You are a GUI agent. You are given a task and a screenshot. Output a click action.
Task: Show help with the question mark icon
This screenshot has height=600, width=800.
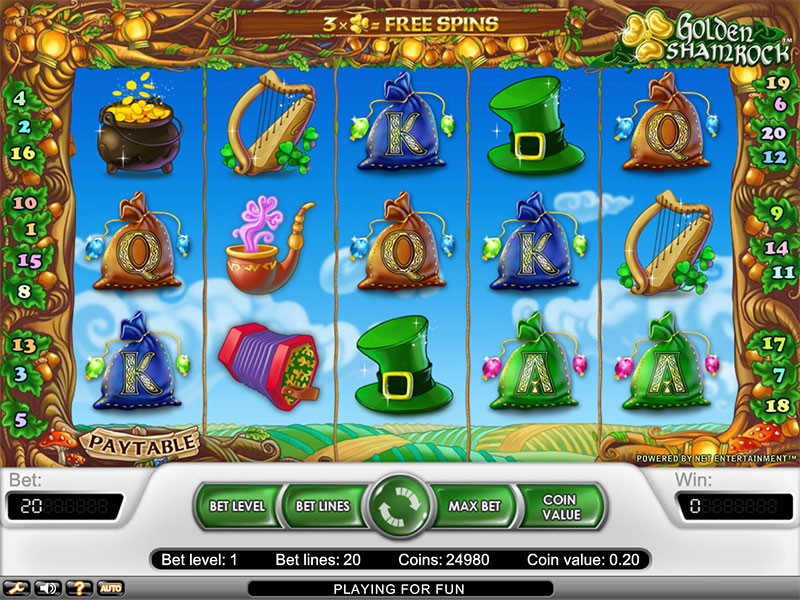(x=78, y=587)
